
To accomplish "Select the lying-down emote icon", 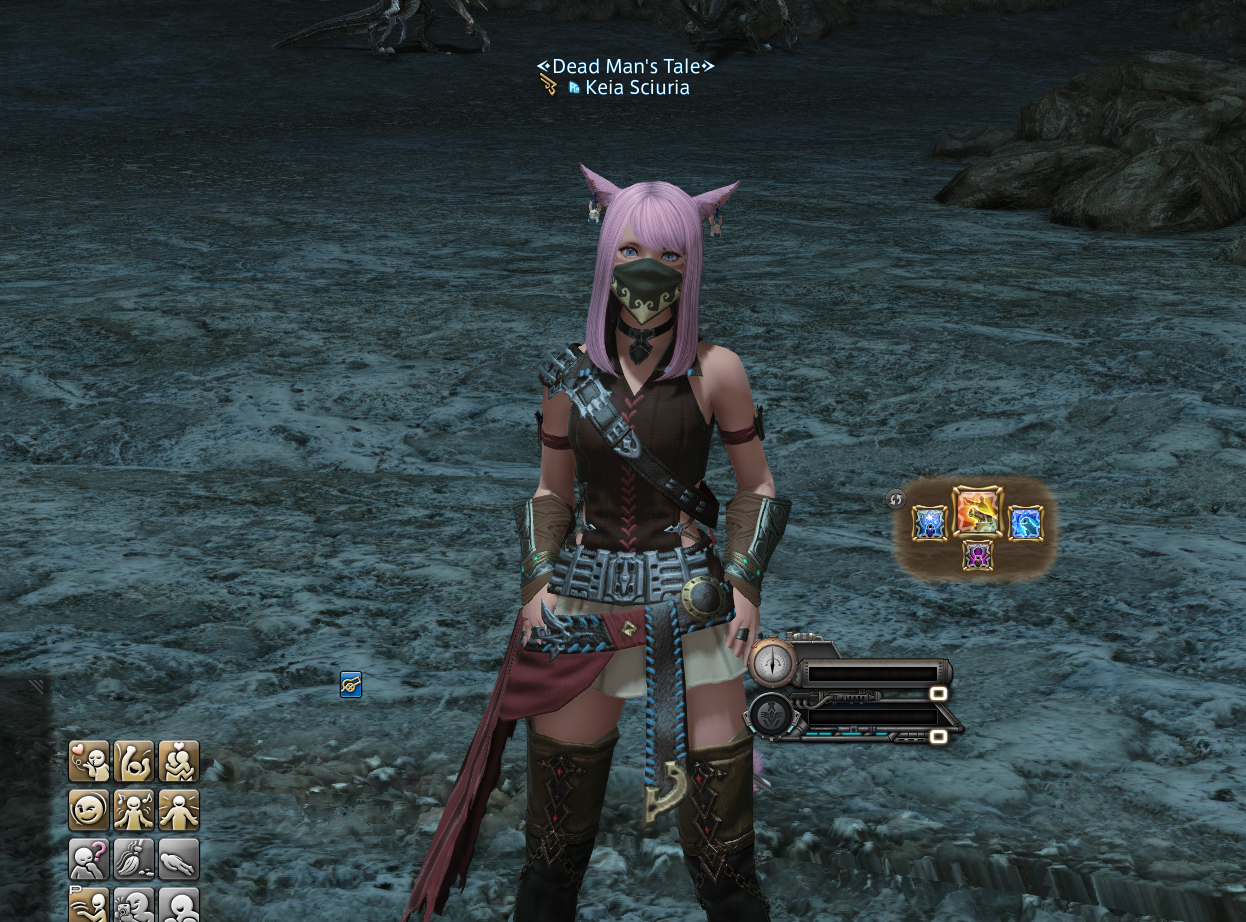I will point(179,858).
